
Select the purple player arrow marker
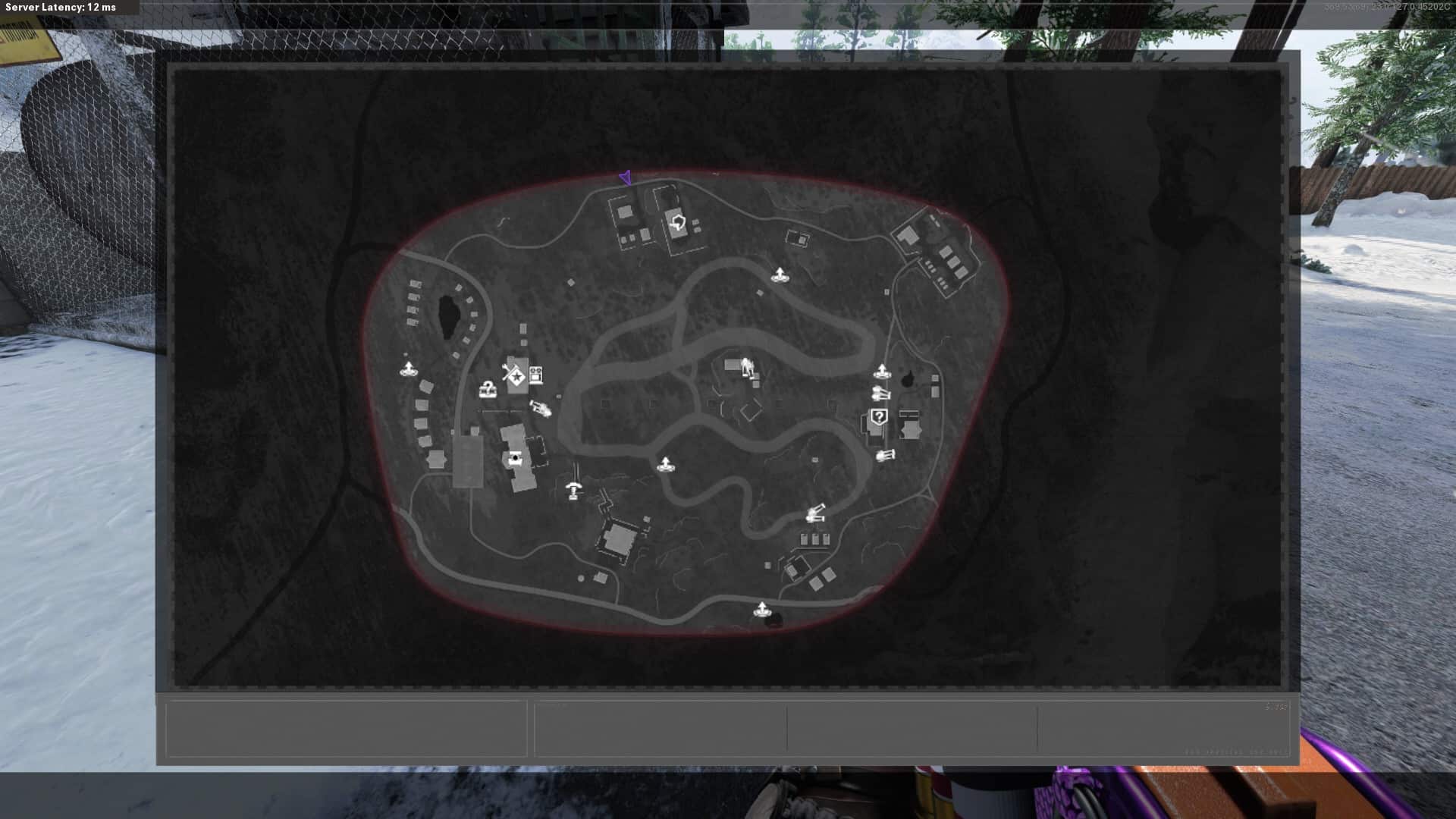pyautogui.click(x=626, y=177)
